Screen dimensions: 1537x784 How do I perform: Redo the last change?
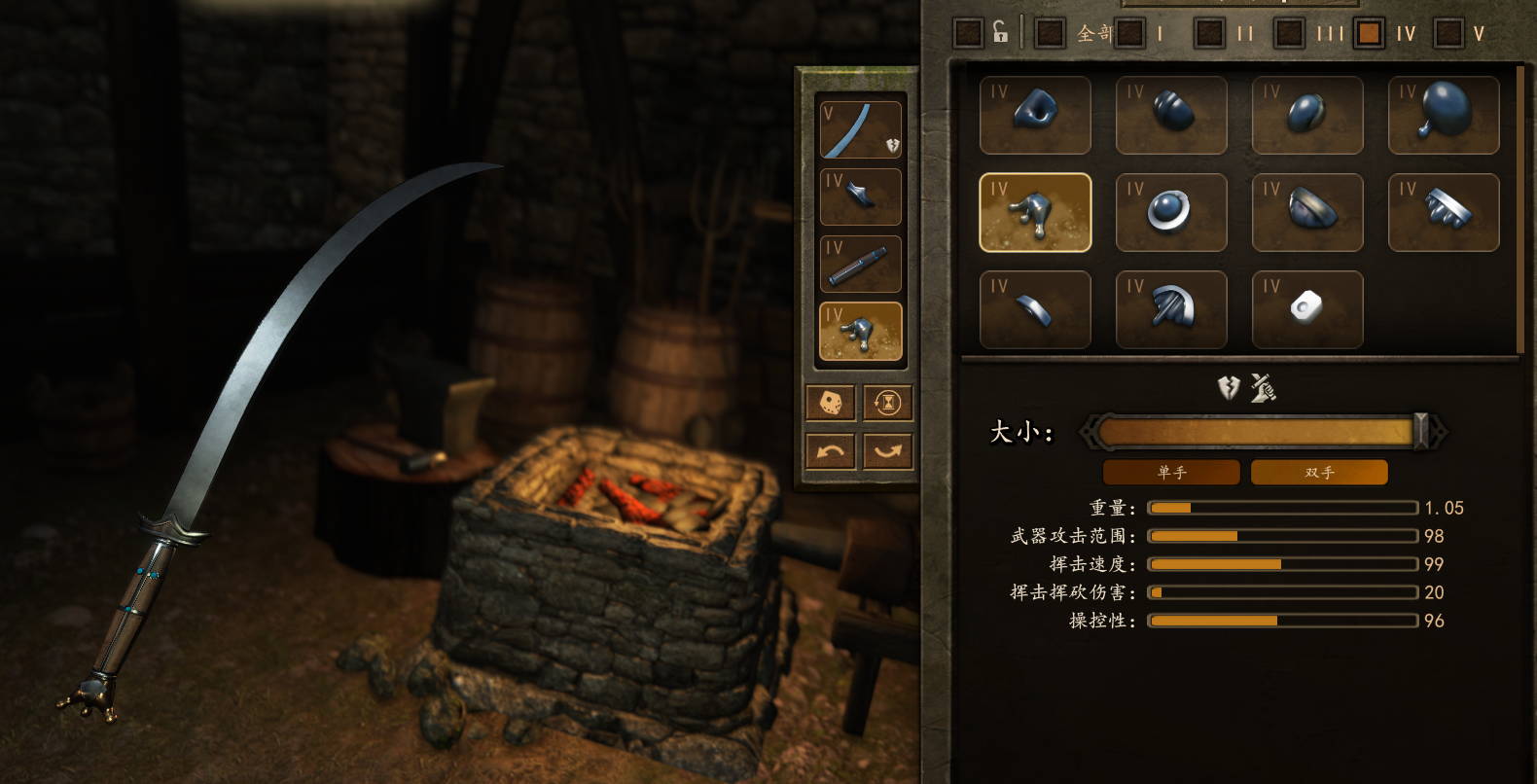[888, 451]
